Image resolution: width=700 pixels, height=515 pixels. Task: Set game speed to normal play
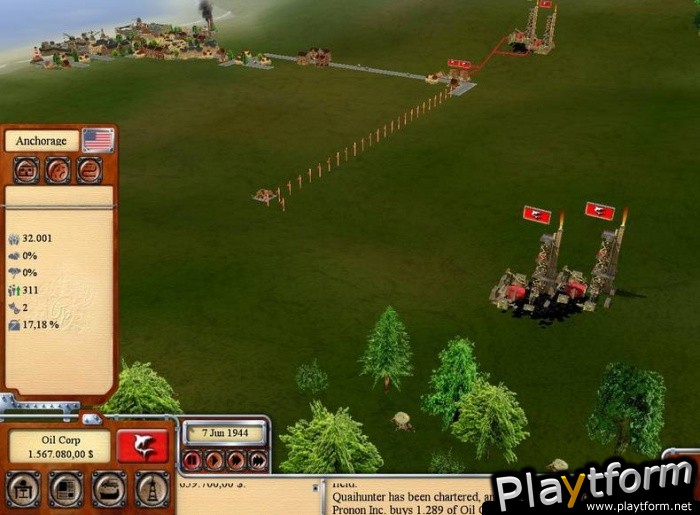[214, 460]
